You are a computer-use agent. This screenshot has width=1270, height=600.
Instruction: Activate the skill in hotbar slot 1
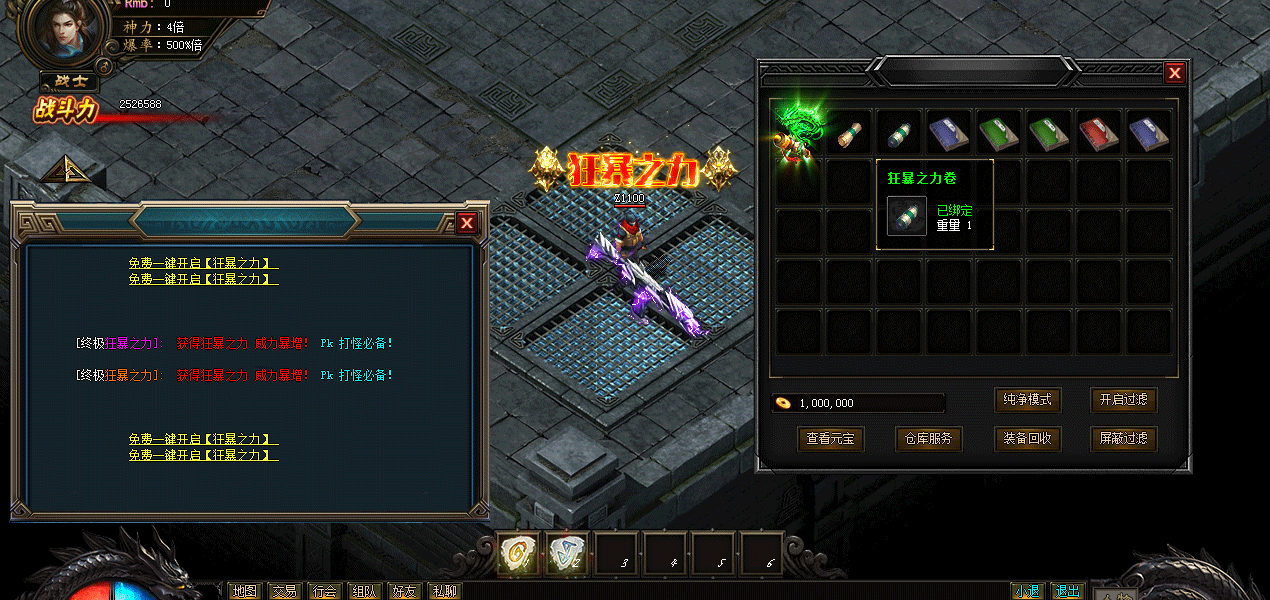519,553
